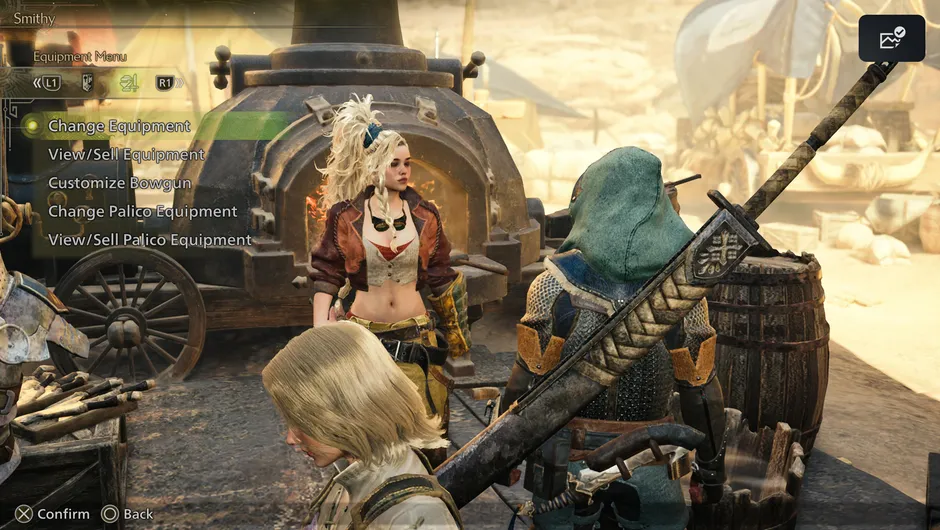The height and width of the screenshot is (530, 940).
Task: Open the screenshot saved notification
Action: click(x=891, y=39)
